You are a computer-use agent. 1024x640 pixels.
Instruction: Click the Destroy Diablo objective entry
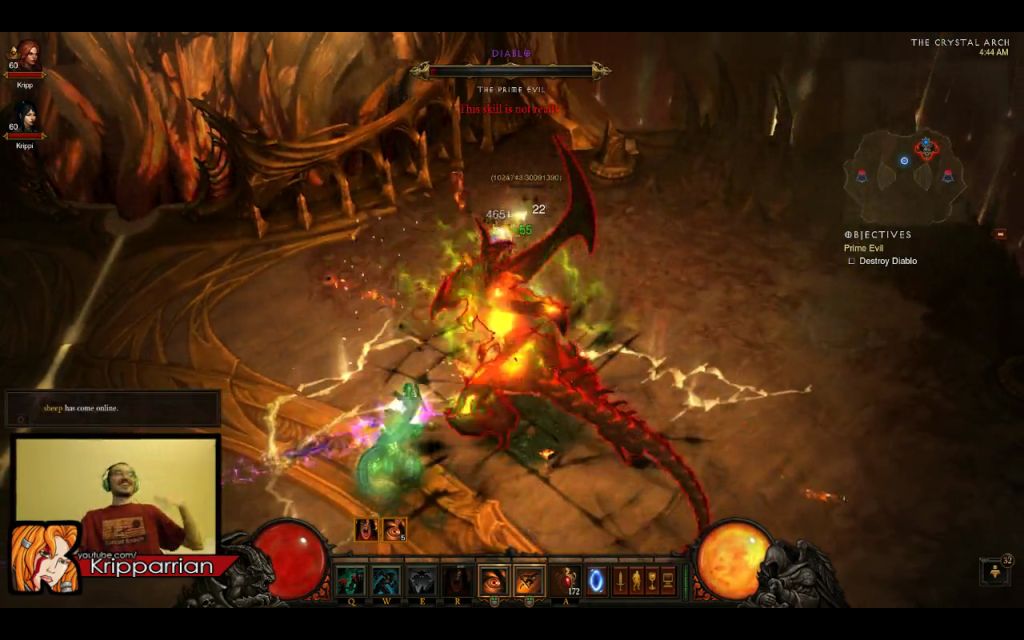tap(887, 261)
